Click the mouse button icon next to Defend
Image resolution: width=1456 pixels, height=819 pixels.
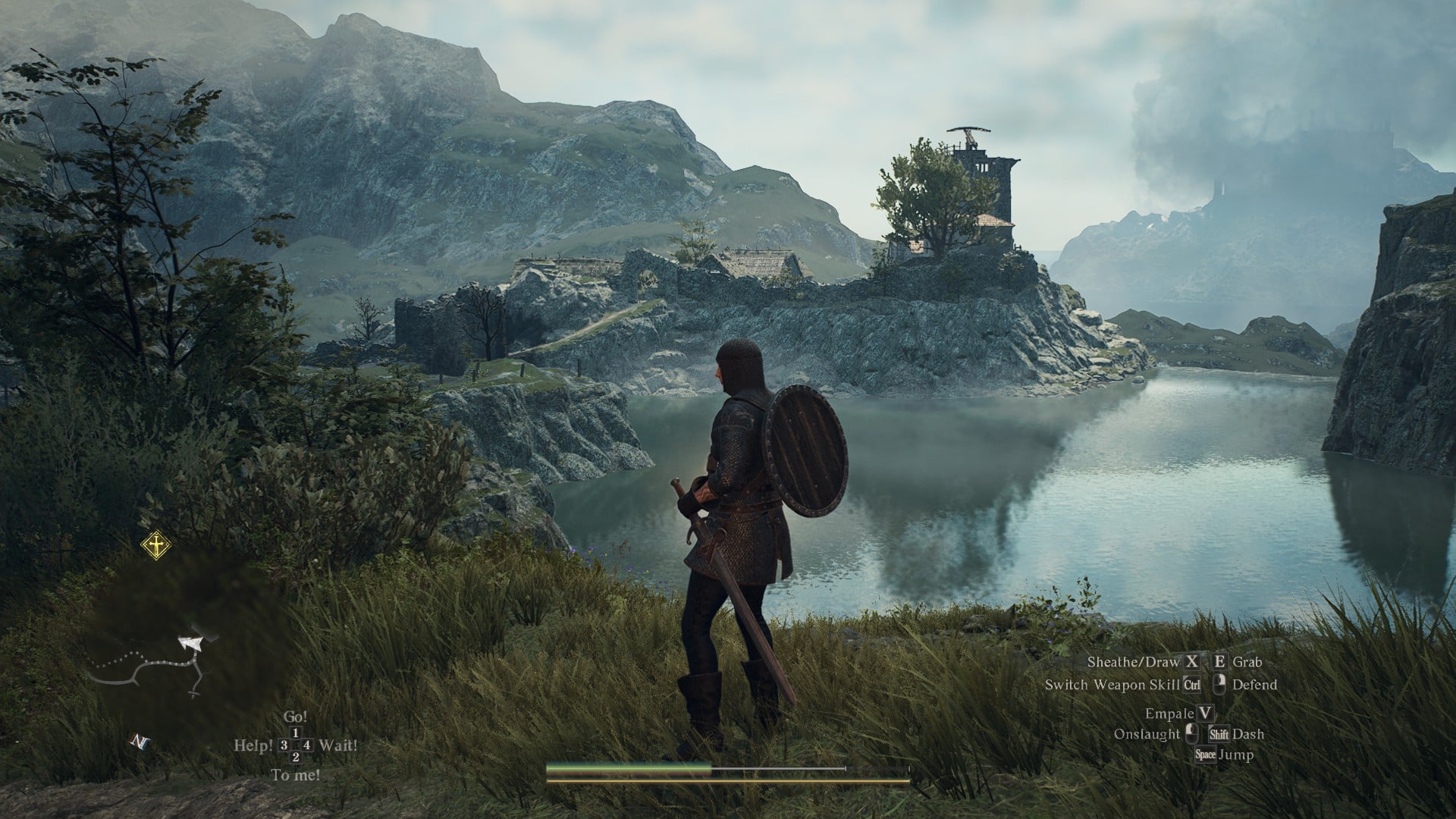point(1221,683)
